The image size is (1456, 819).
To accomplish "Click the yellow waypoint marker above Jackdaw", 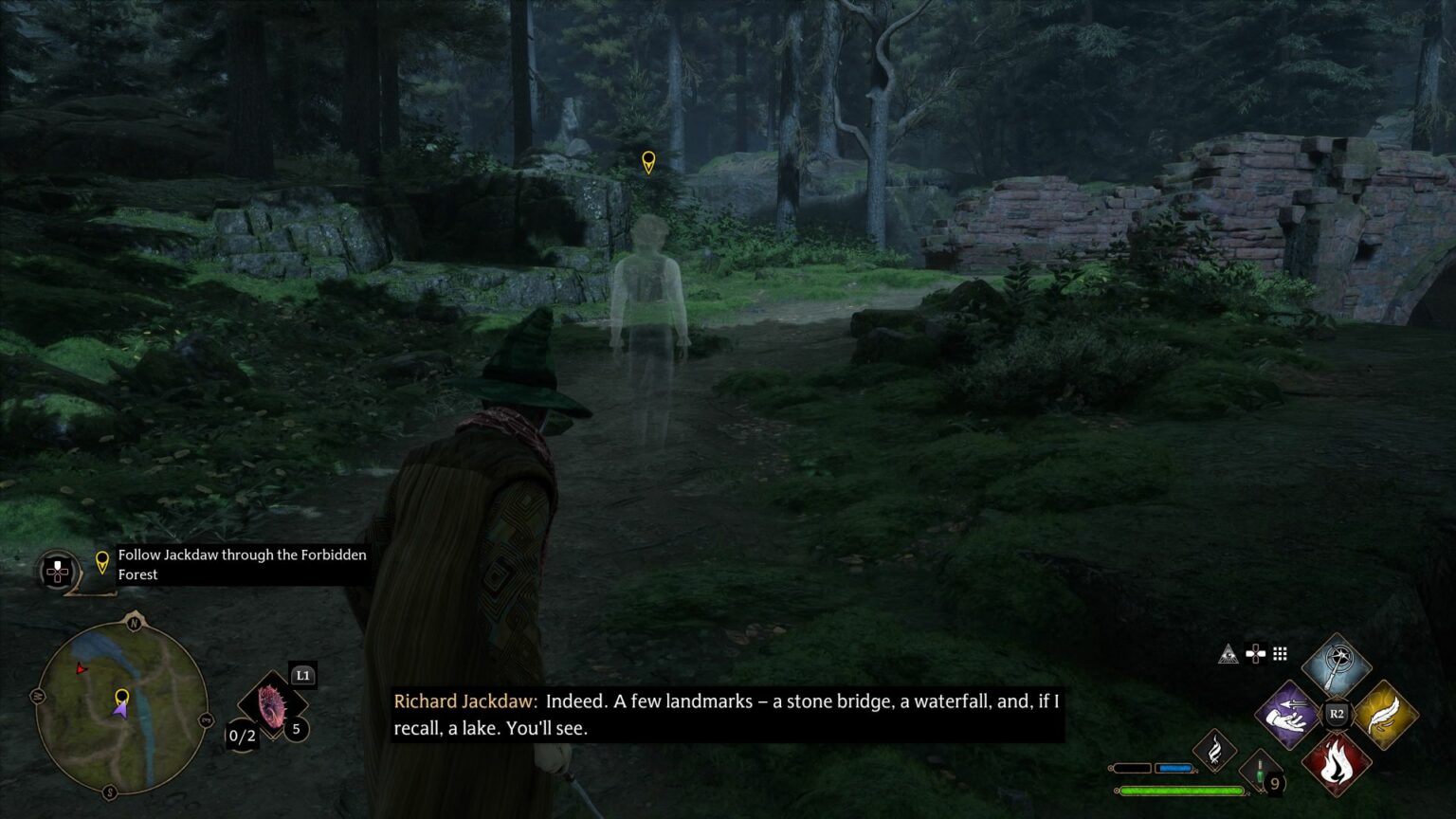I will 648,162.
